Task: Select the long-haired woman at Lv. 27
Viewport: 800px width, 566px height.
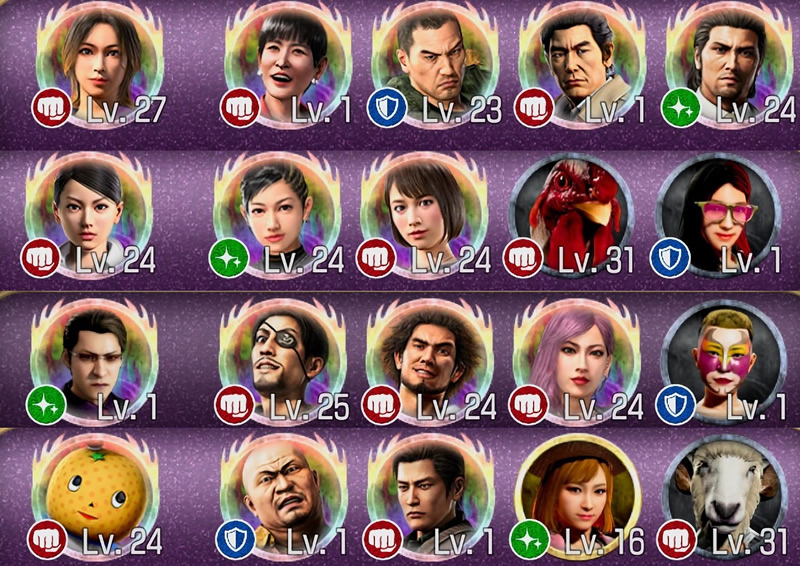Action: [x=98, y=58]
